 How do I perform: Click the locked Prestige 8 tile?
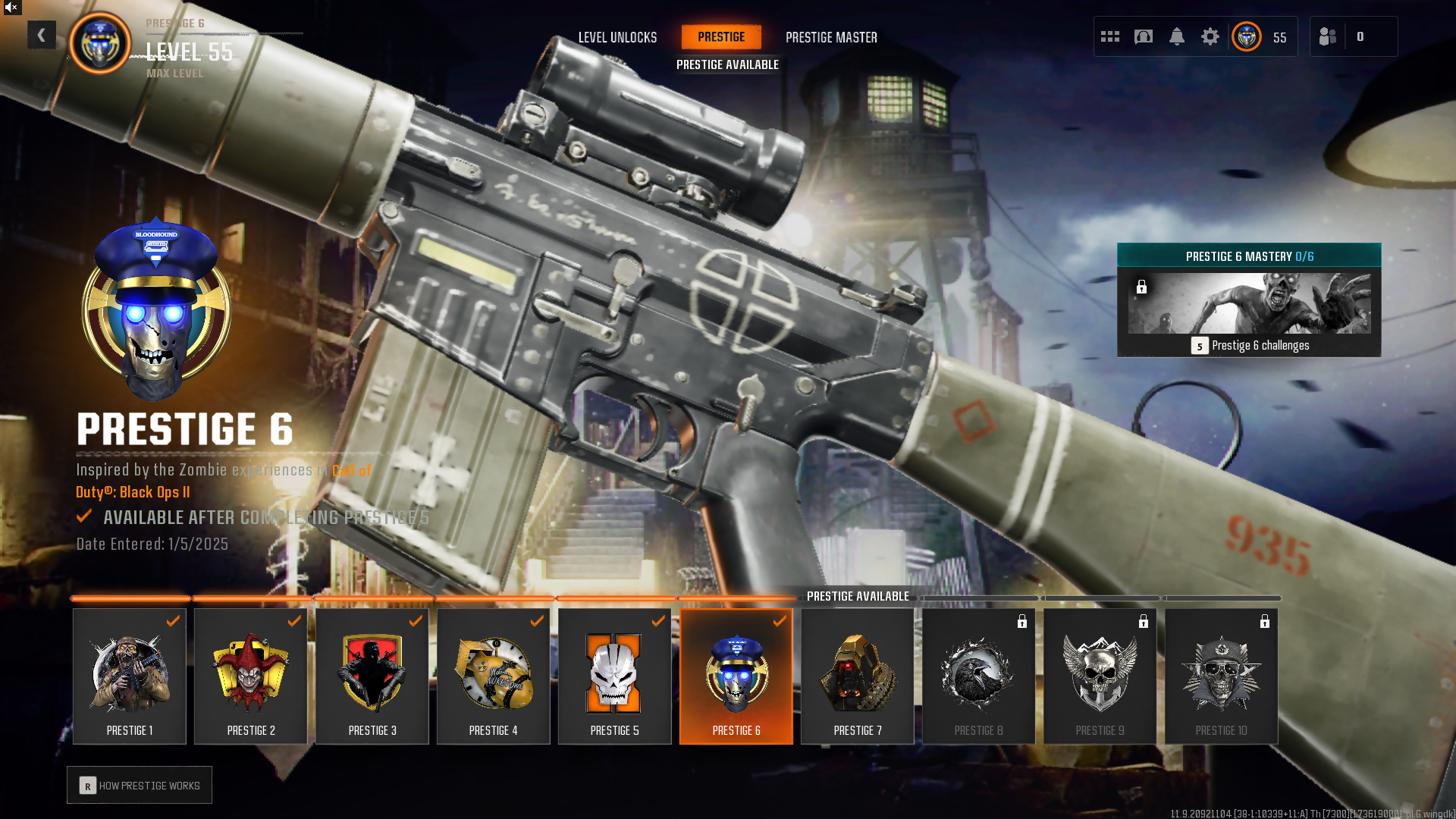979,676
